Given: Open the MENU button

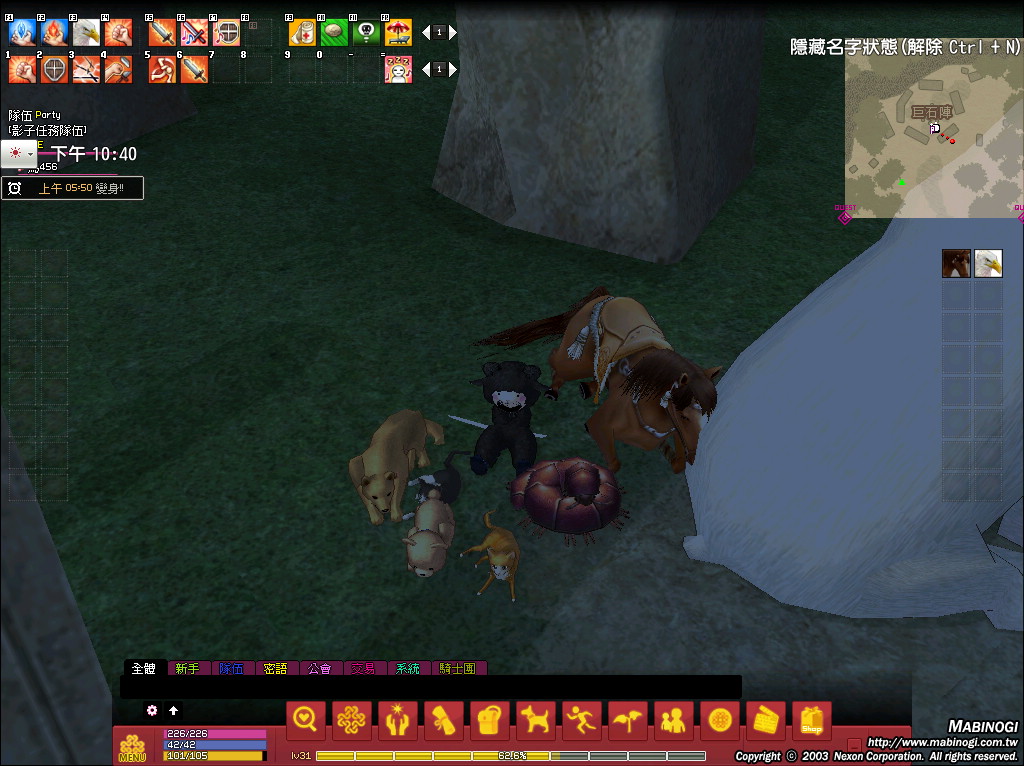Looking at the screenshot, I should 132,748.
